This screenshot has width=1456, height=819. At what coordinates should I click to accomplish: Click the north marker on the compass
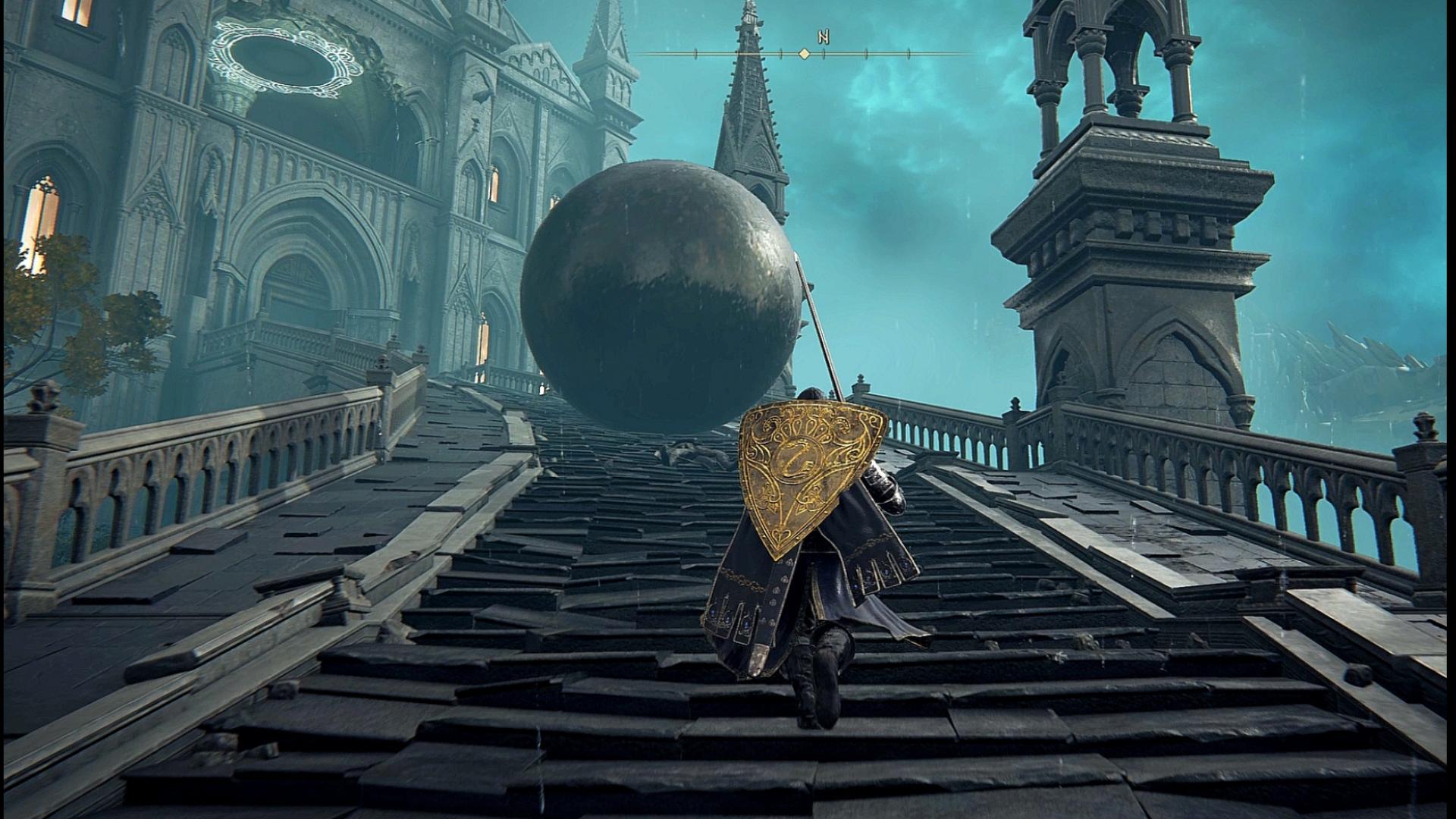[x=823, y=36]
